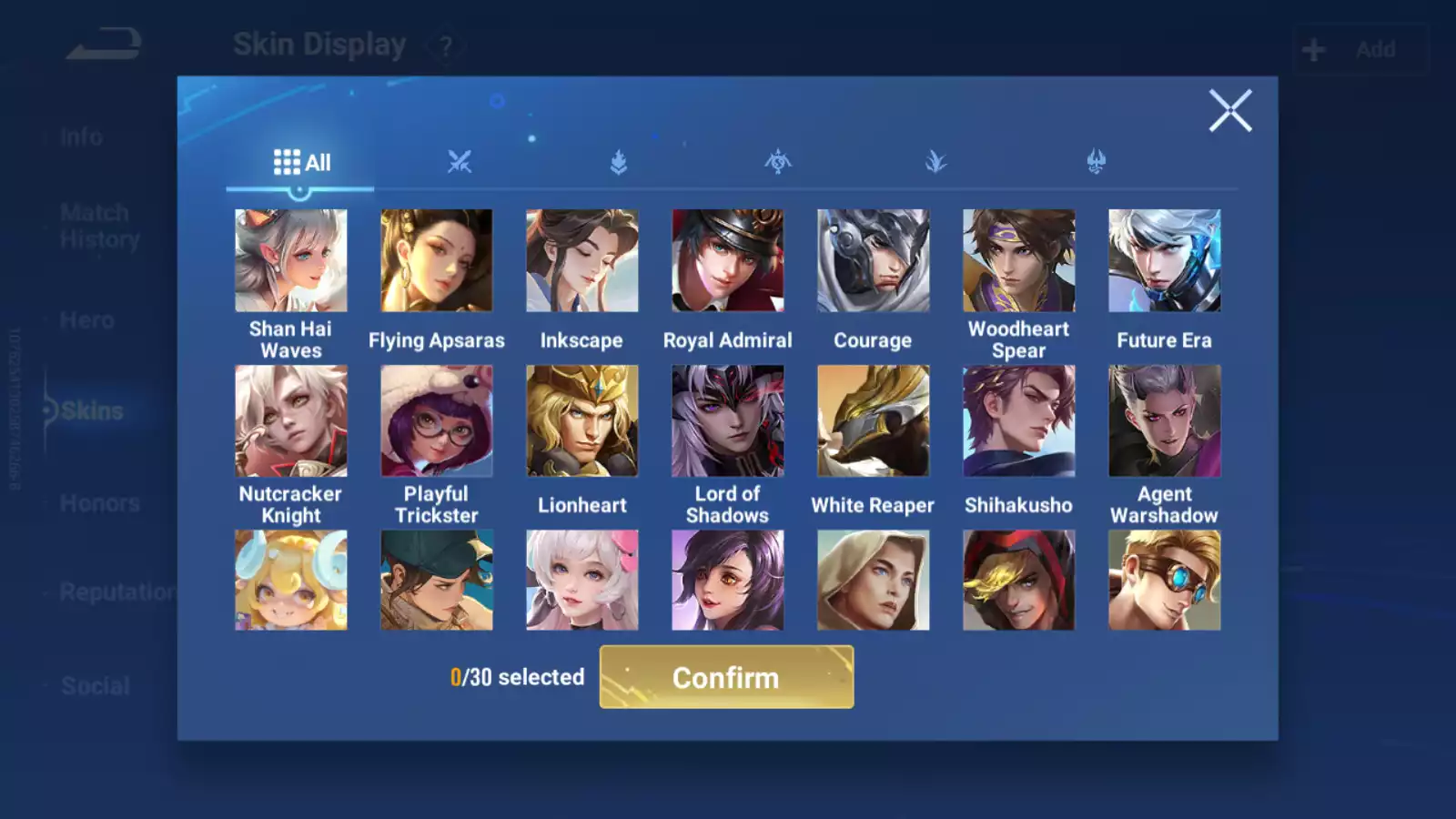Select the Shan Hai Waves skin
This screenshot has height=819, width=1456.
[x=290, y=261]
